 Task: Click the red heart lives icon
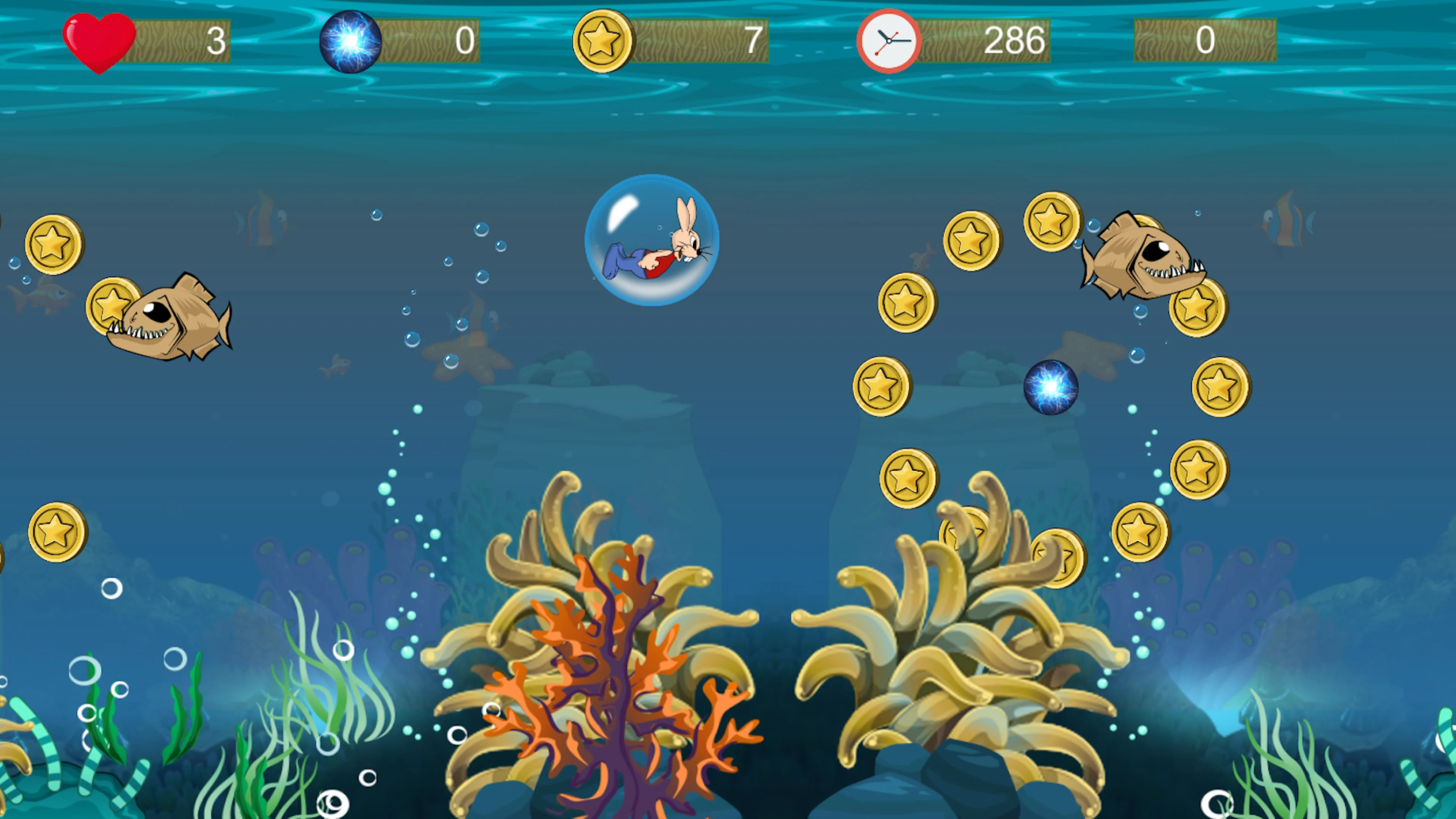[x=99, y=41]
